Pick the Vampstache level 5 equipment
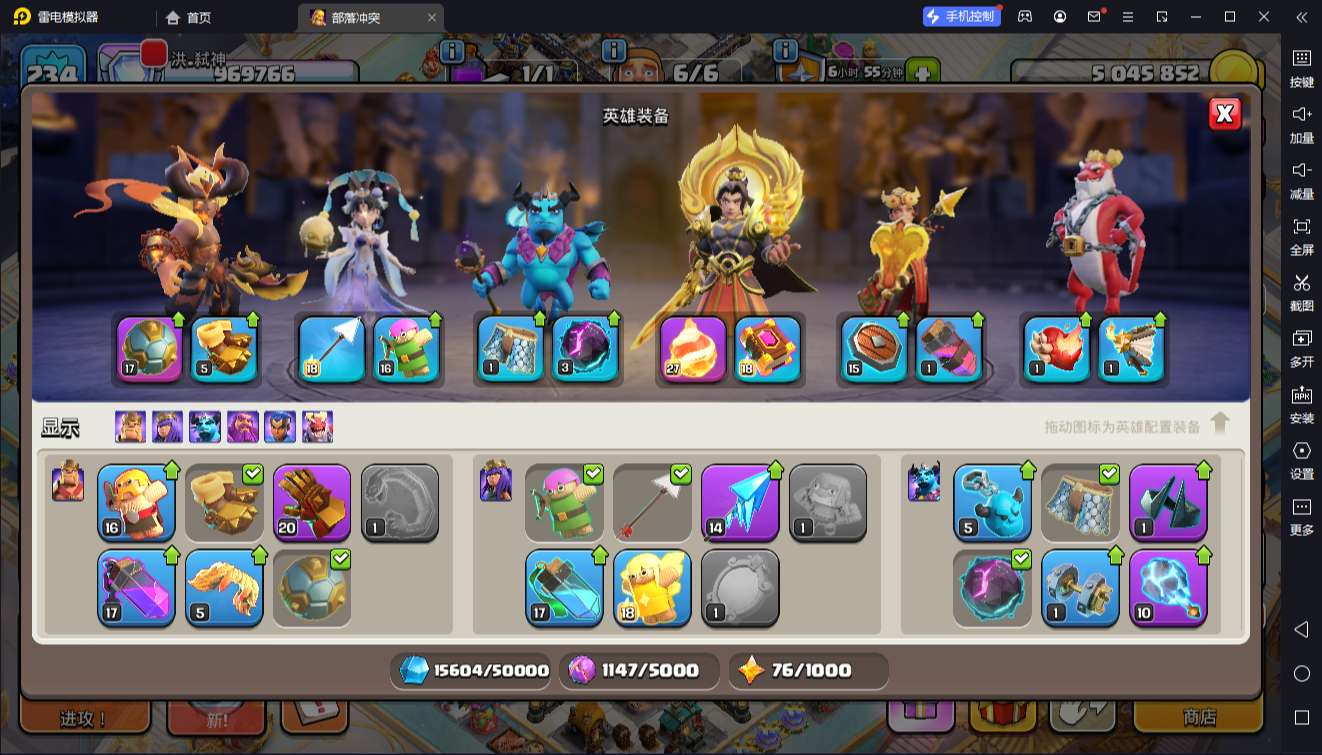 (x=224, y=587)
